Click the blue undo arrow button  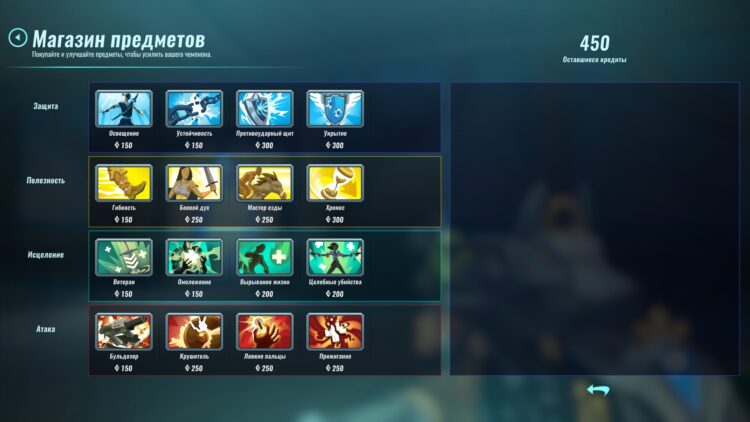click(x=598, y=390)
